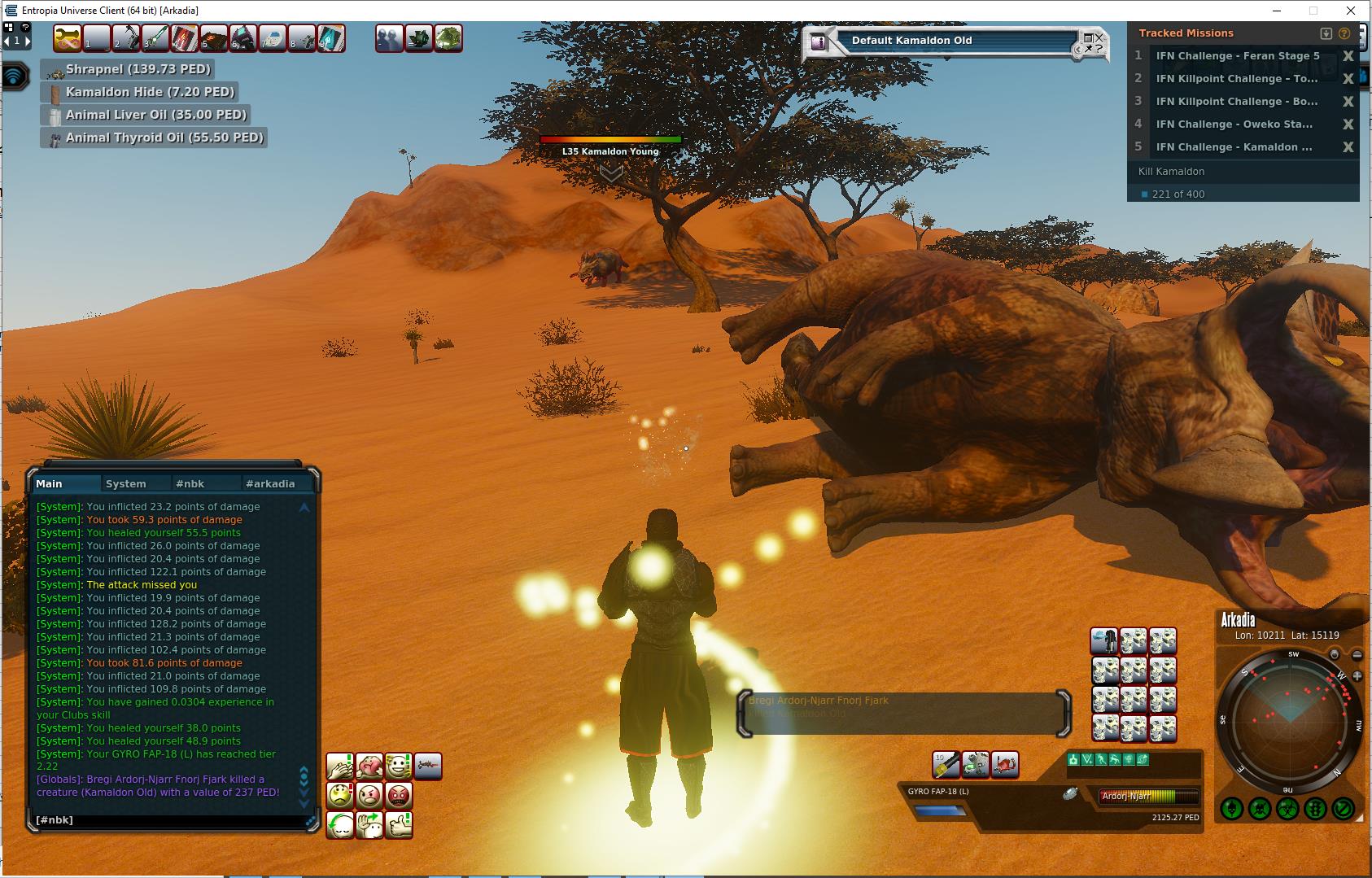This screenshot has width=1372, height=878.
Task: Select hotbar slot 4 with red lightning
Action: tap(184, 38)
